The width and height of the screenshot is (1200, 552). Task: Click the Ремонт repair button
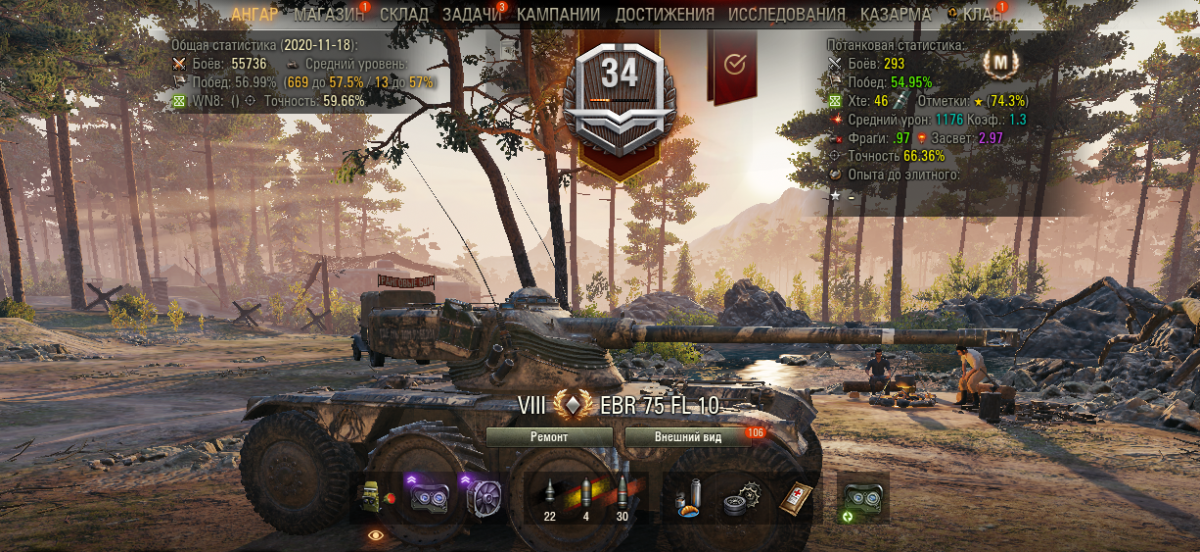(x=548, y=437)
